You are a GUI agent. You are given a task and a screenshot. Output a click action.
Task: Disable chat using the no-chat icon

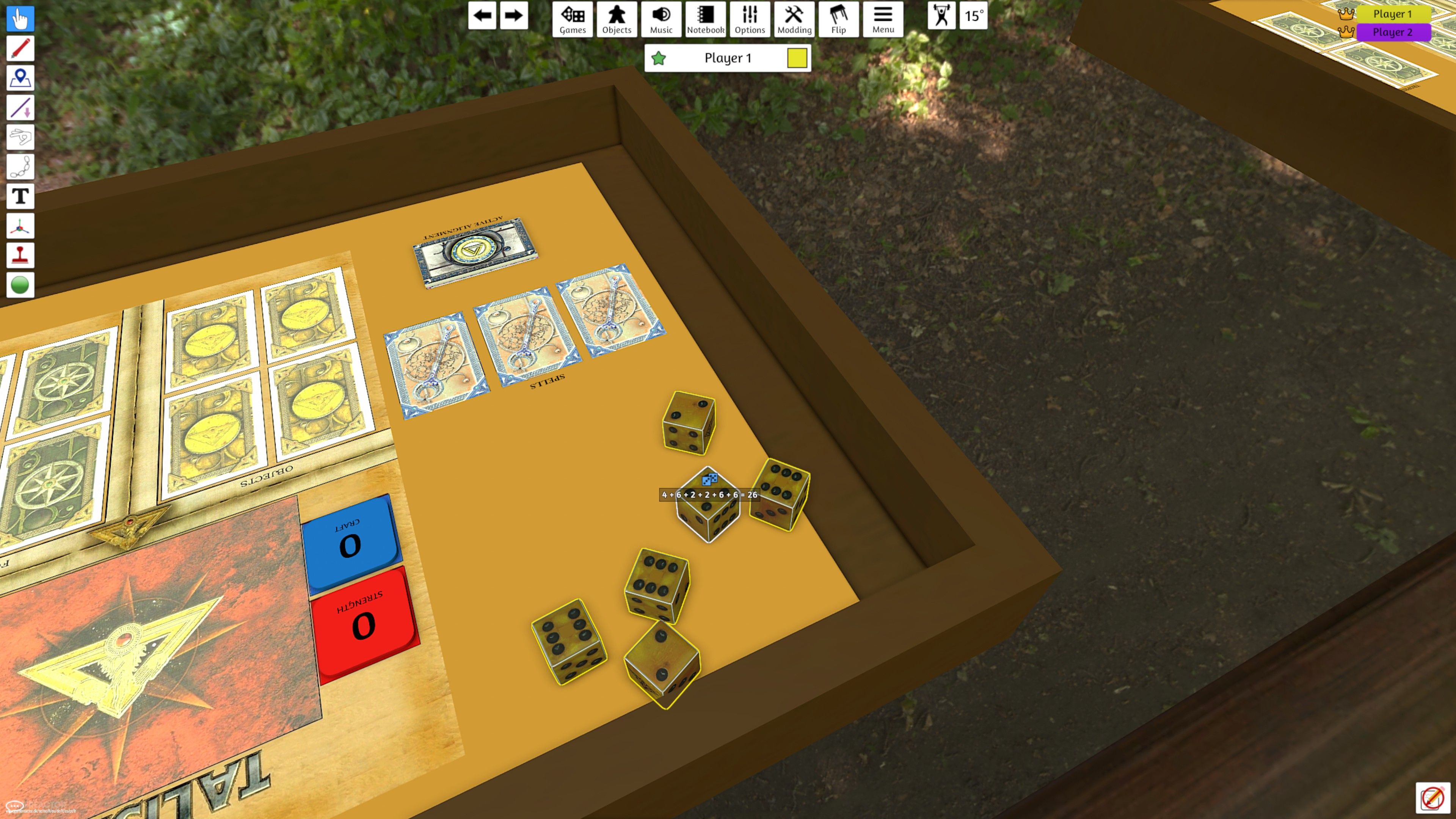(1434, 797)
